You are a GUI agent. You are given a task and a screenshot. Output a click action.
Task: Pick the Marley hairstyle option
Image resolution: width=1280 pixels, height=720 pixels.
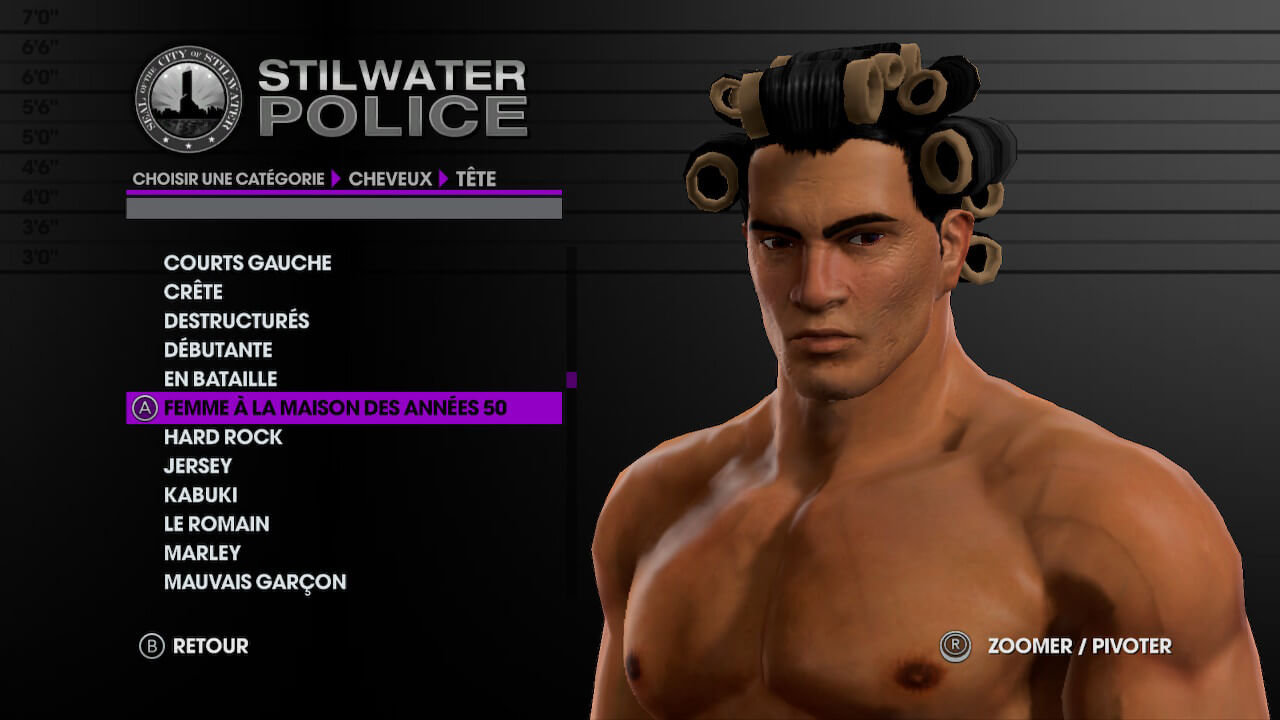click(202, 553)
